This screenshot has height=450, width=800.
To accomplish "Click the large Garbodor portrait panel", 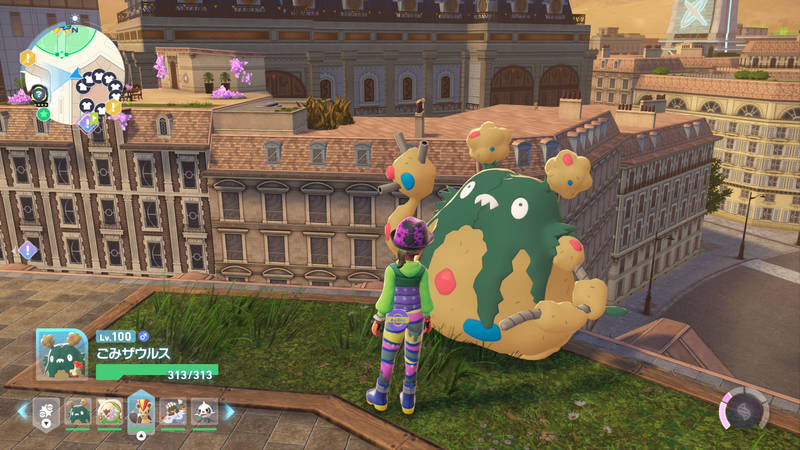I will tap(62, 354).
